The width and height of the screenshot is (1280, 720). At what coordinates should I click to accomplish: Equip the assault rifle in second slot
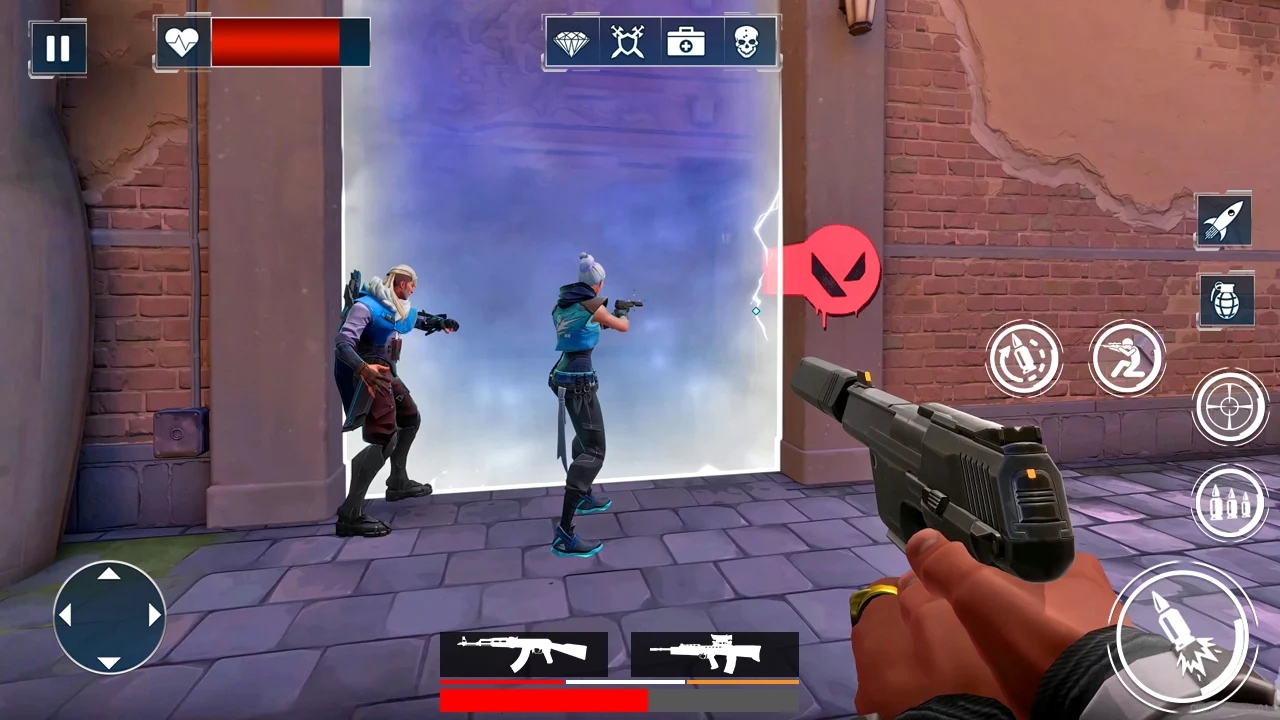[x=713, y=652]
